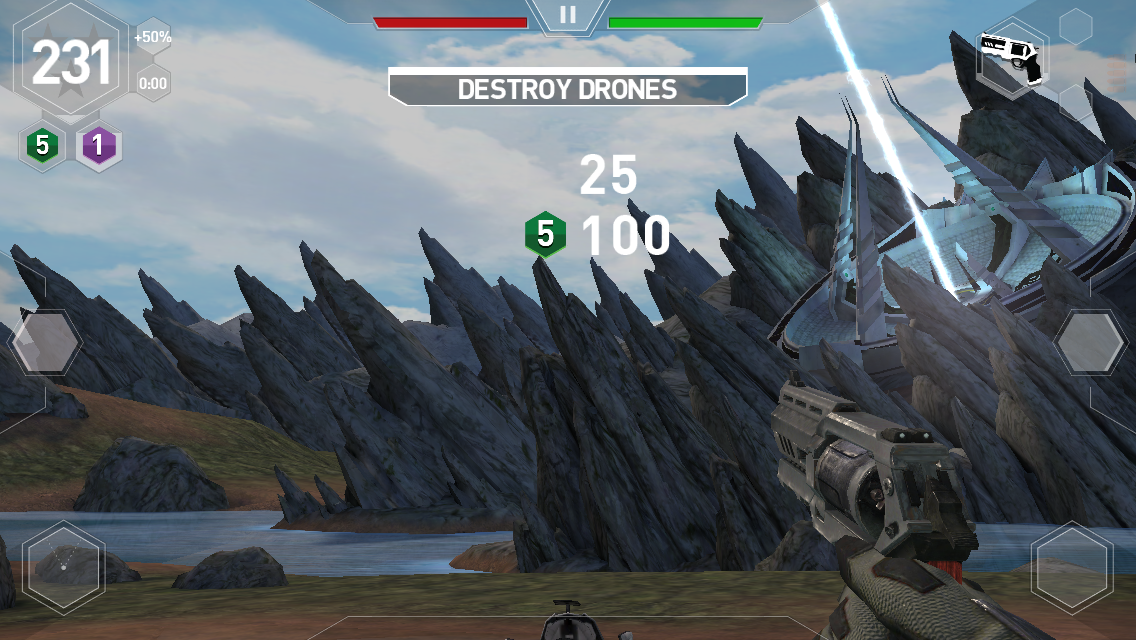Tap the +50% bonus hexagon
This screenshot has height=640, width=1136.
click(152, 37)
